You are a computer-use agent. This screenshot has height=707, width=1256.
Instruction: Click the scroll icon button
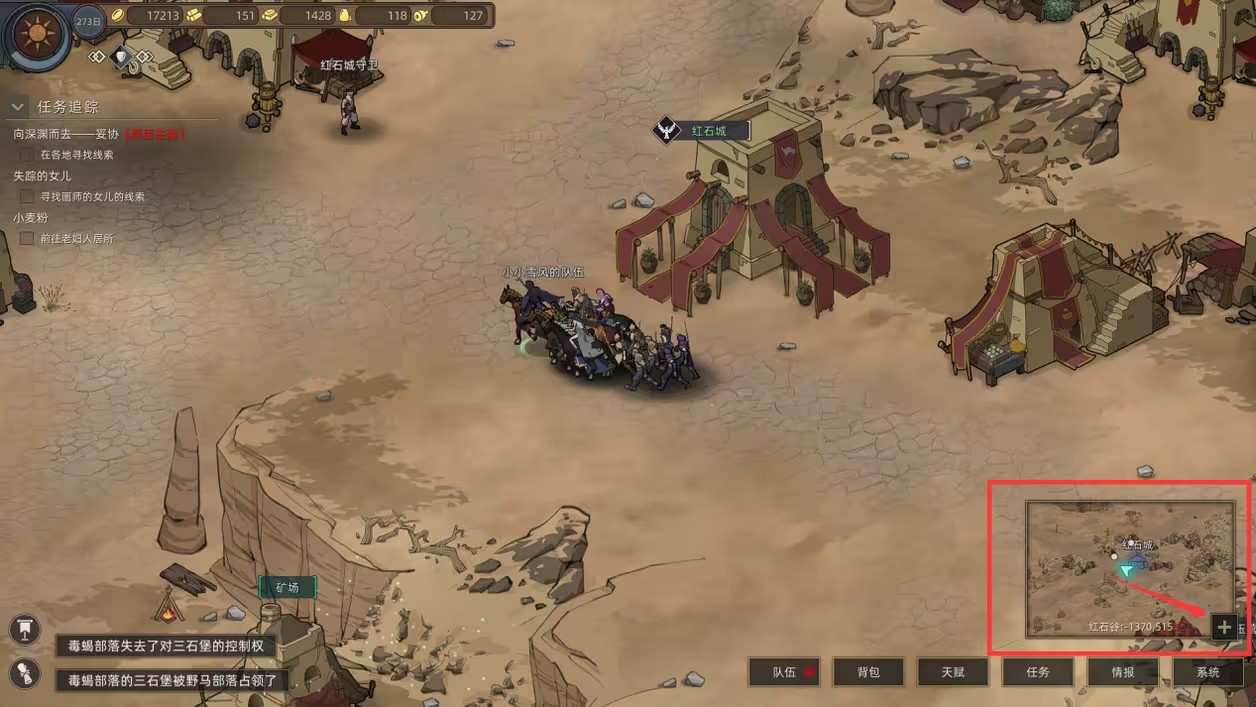24,673
